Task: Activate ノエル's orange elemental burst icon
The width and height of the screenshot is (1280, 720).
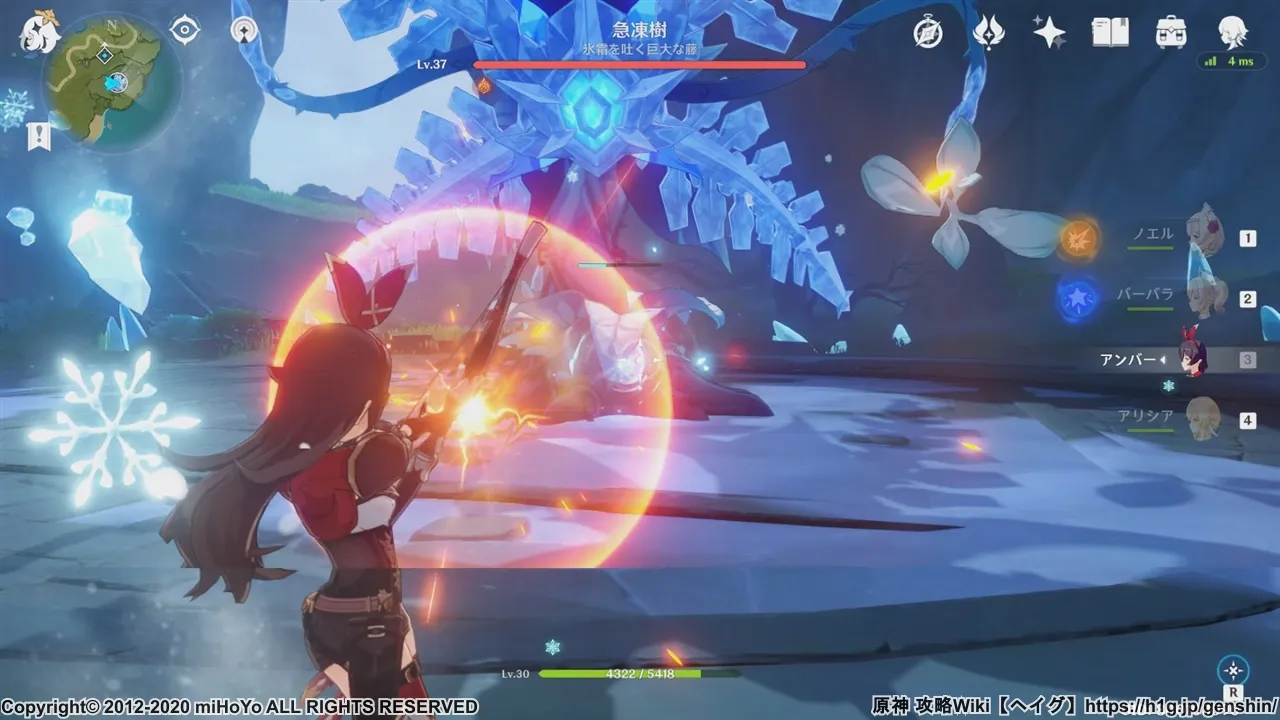Action: (x=1080, y=238)
